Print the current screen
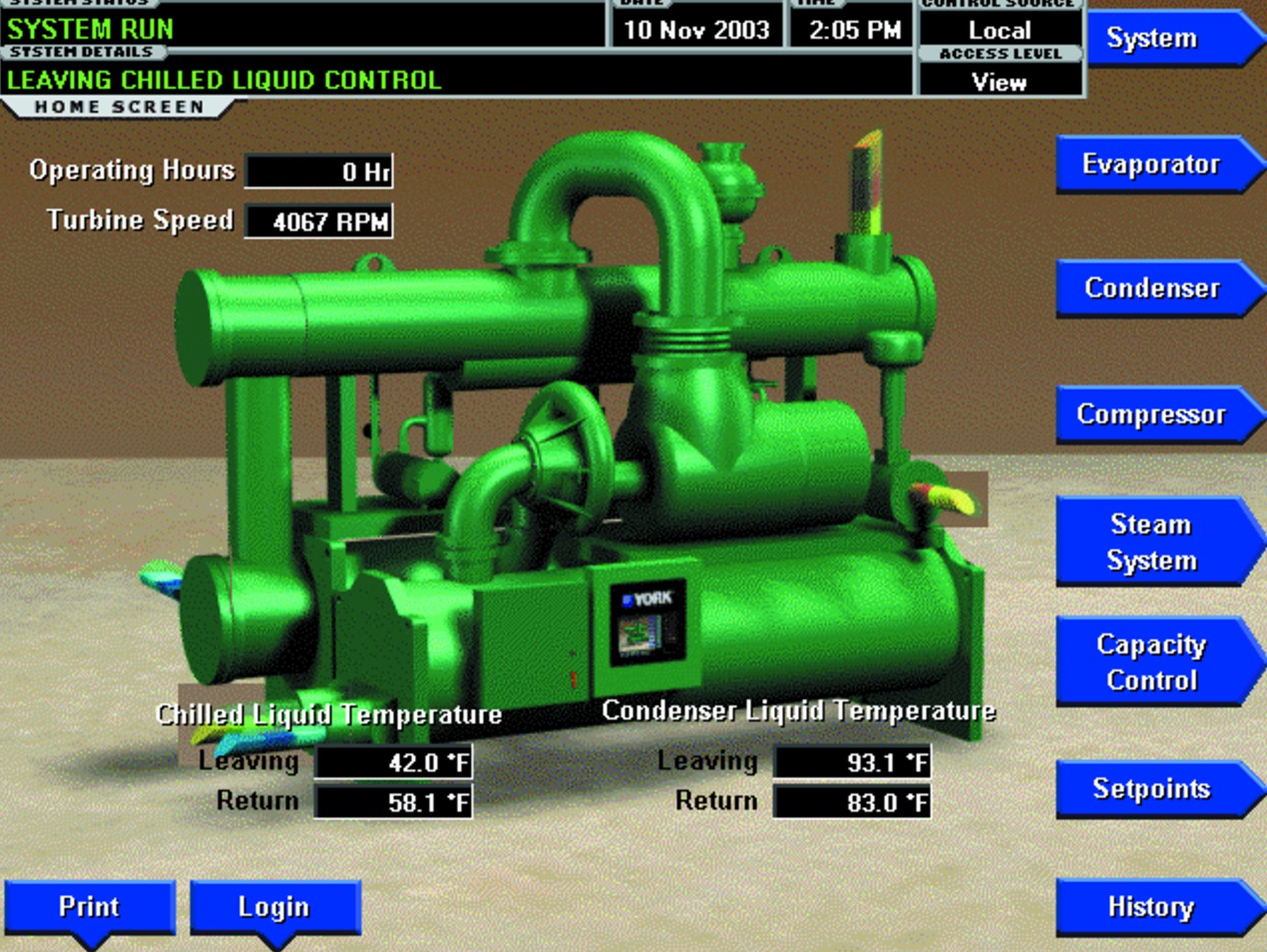 pyautogui.click(x=89, y=907)
